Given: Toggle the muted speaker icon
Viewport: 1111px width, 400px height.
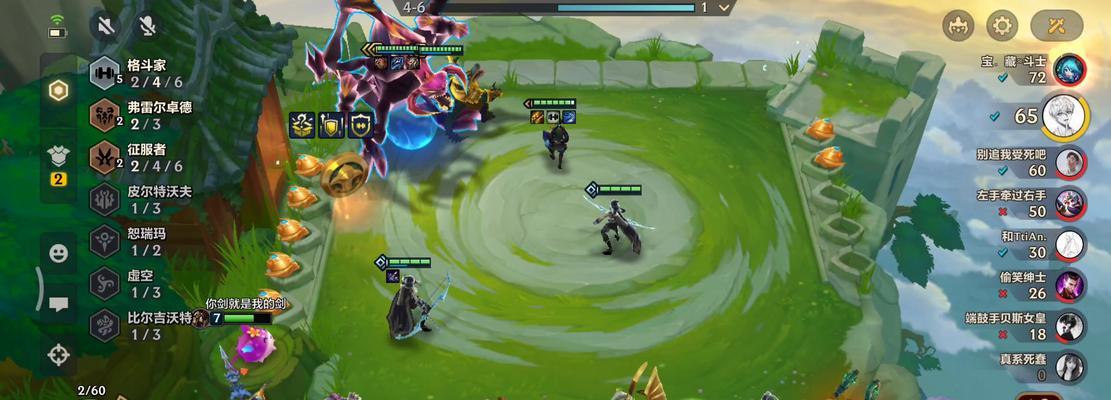Looking at the screenshot, I should 105,27.
